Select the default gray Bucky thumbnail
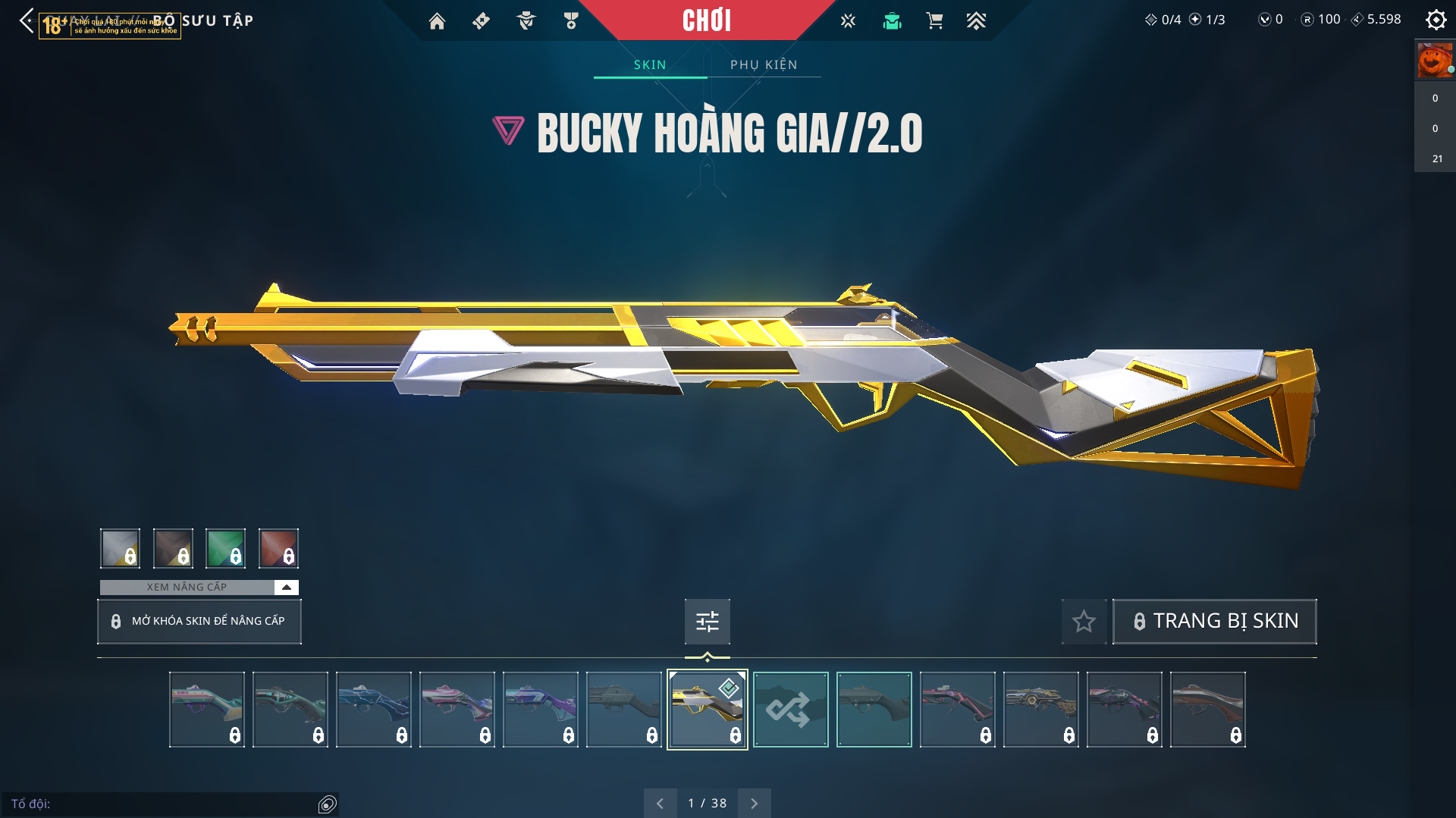Screen dimensions: 1456x818 [874, 710]
